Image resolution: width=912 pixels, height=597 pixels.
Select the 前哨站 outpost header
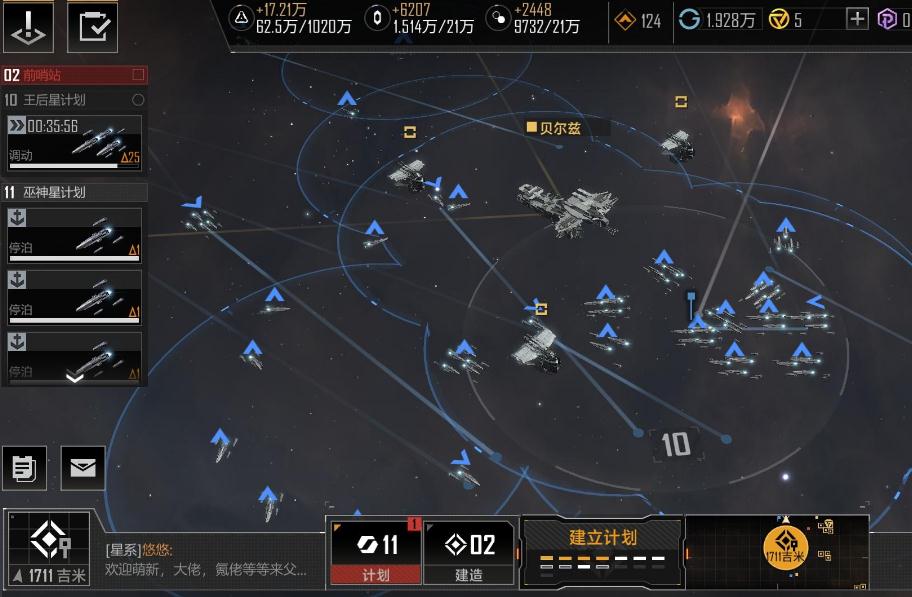(x=74, y=75)
